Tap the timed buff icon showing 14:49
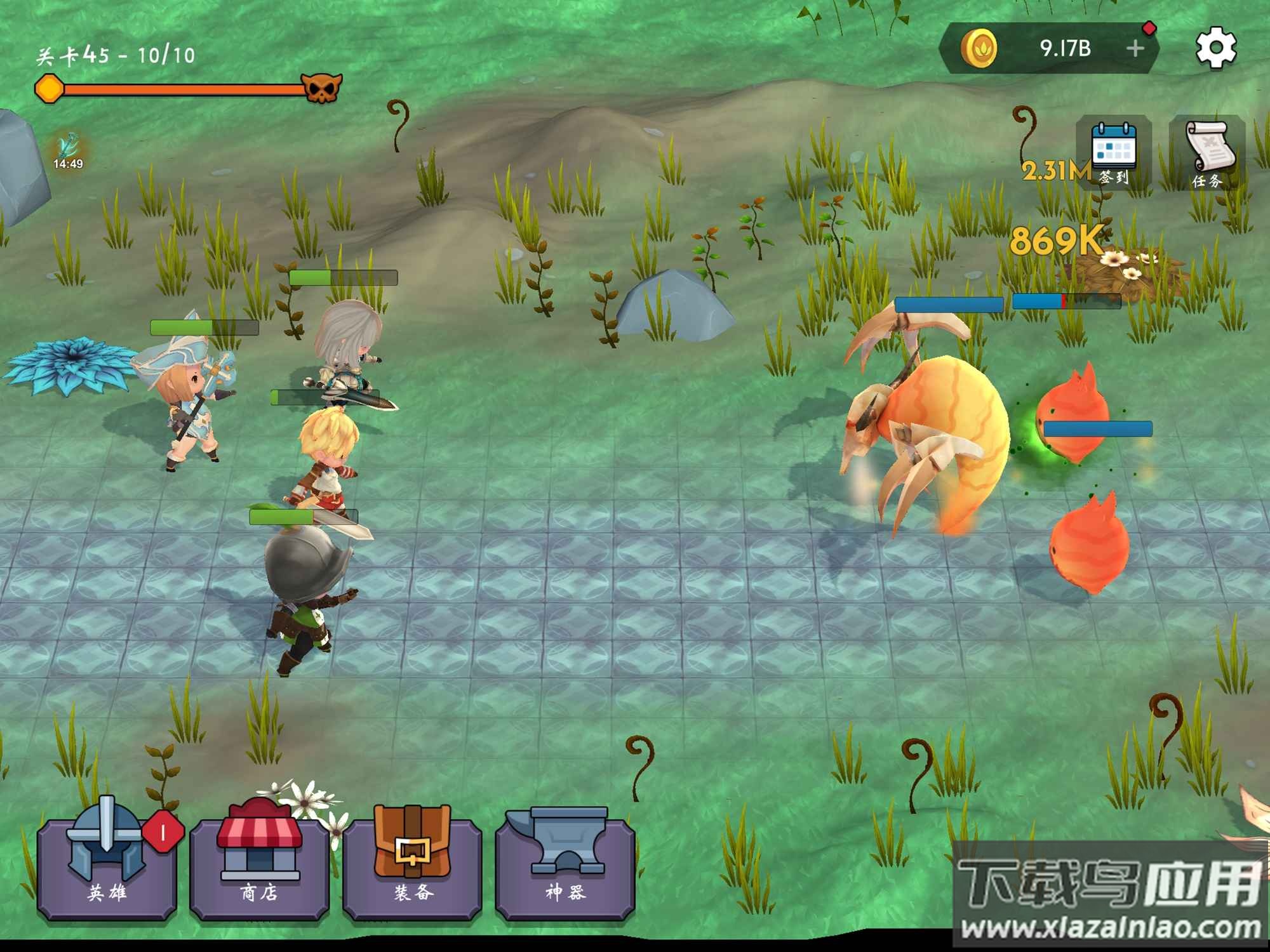The height and width of the screenshot is (952, 1270). (69, 151)
